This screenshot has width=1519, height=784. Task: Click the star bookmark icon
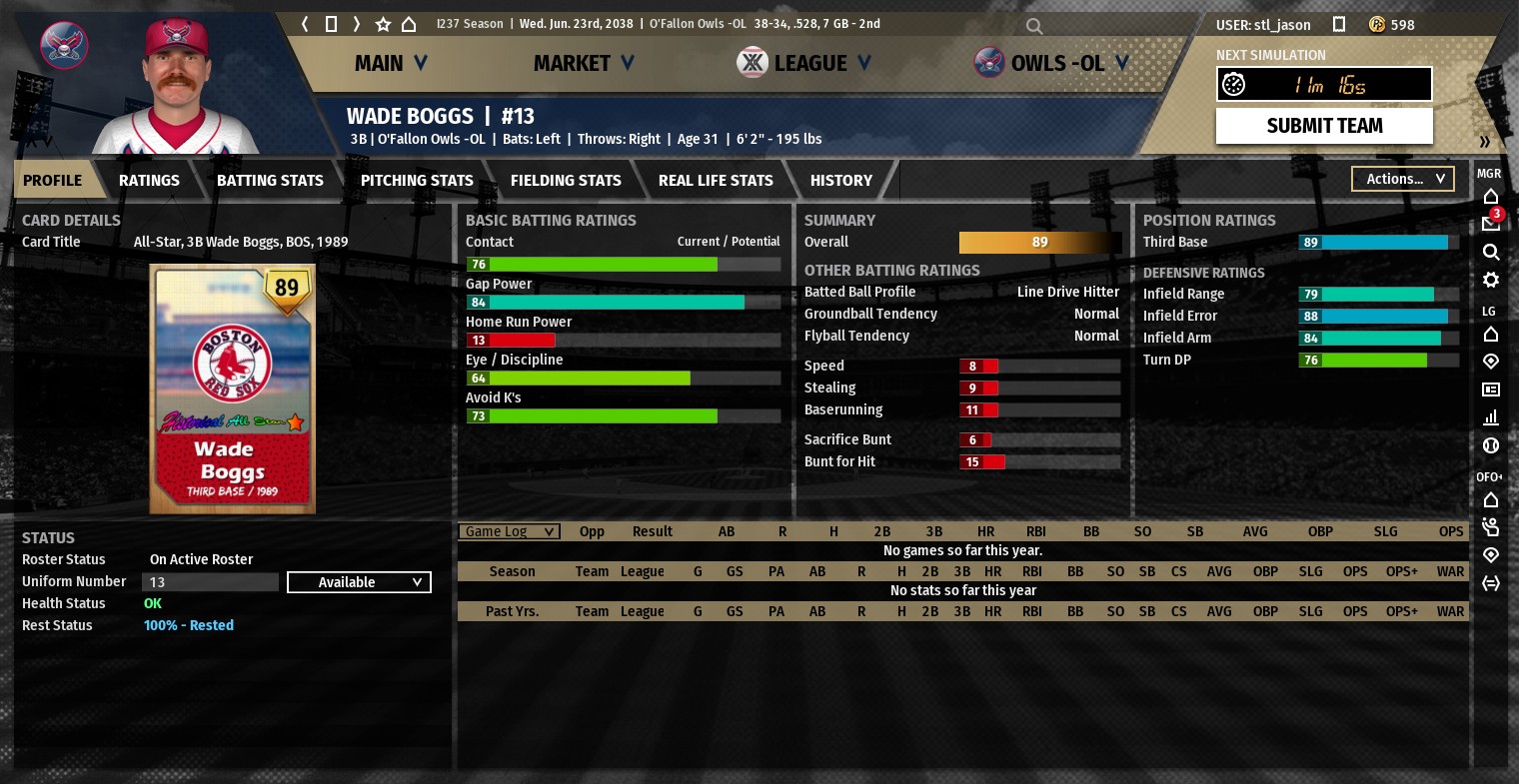click(x=383, y=24)
